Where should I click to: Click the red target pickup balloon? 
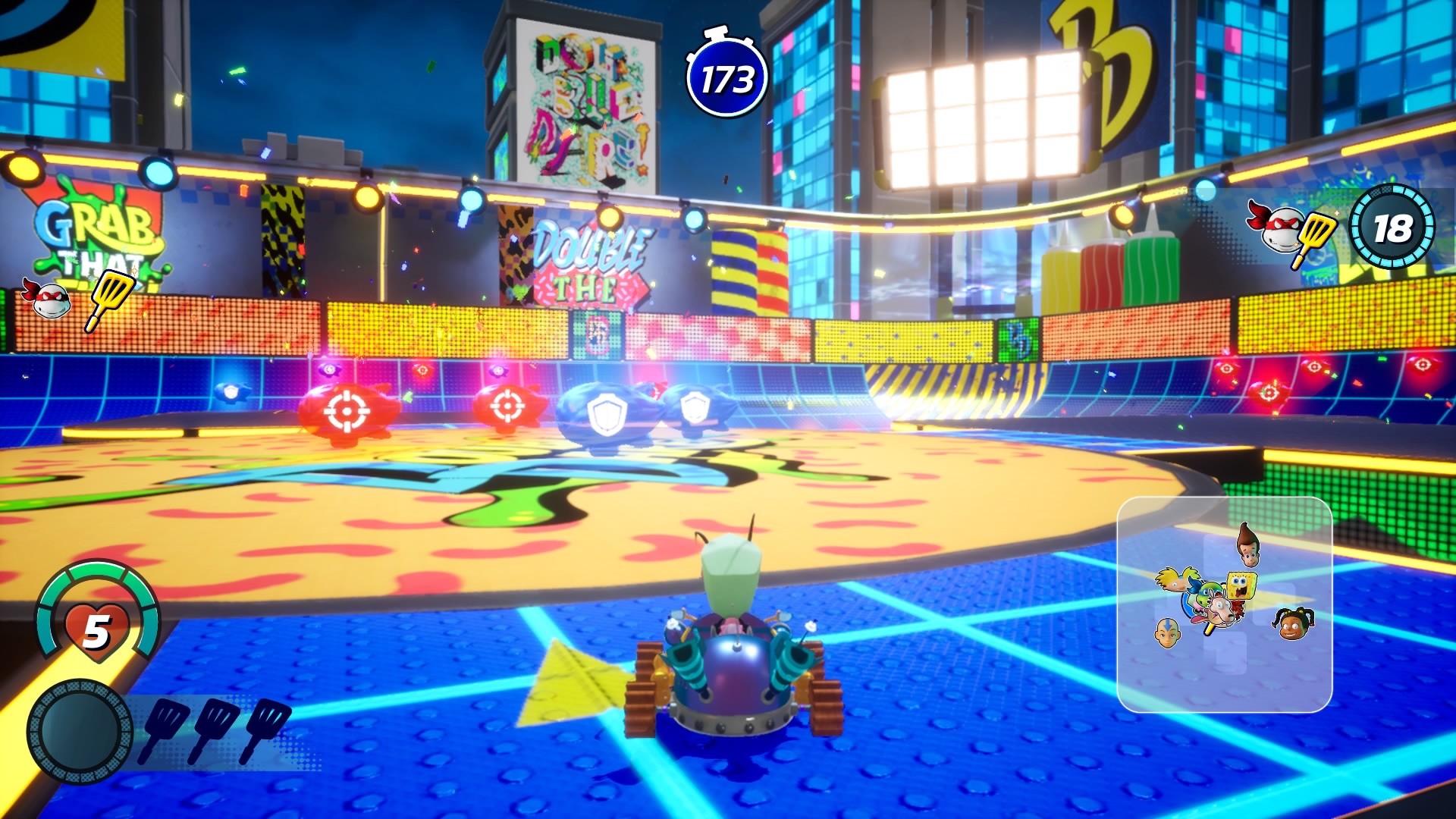pos(349,409)
